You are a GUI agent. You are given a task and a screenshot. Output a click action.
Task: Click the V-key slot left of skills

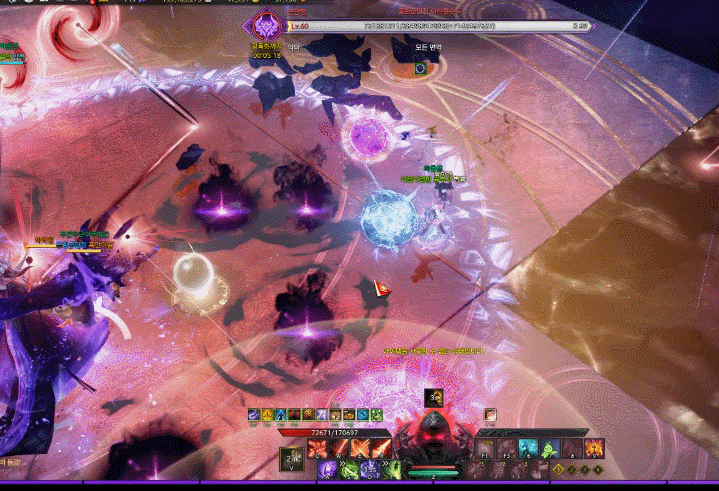(x=290, y=458)
